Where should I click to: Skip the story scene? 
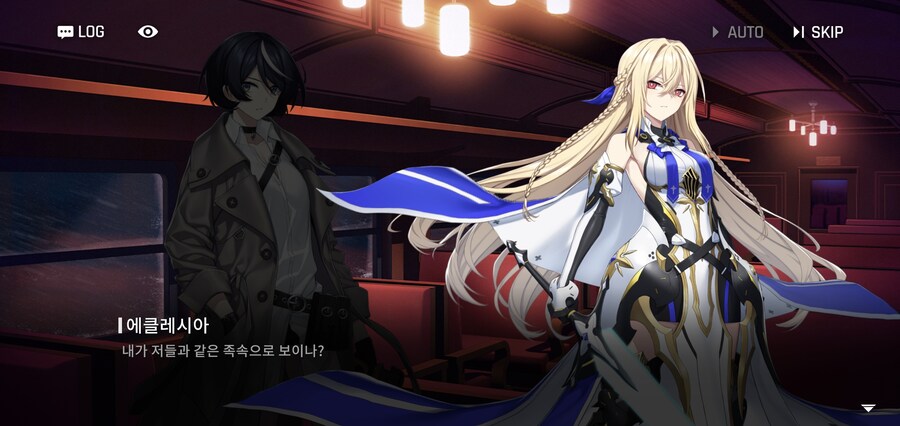[x=818, y=32]
